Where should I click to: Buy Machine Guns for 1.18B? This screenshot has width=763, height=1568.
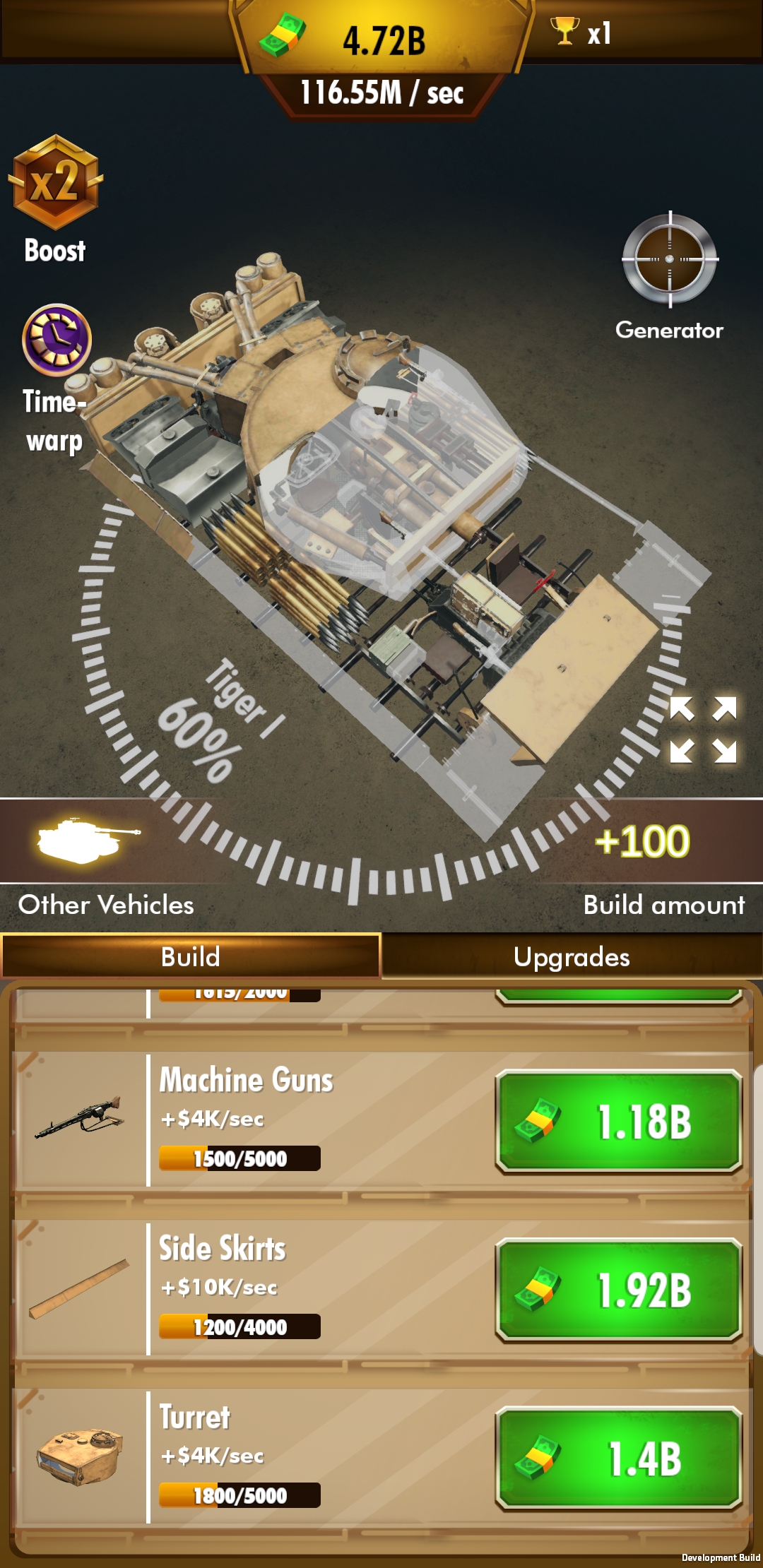[x=619, y=1121]
